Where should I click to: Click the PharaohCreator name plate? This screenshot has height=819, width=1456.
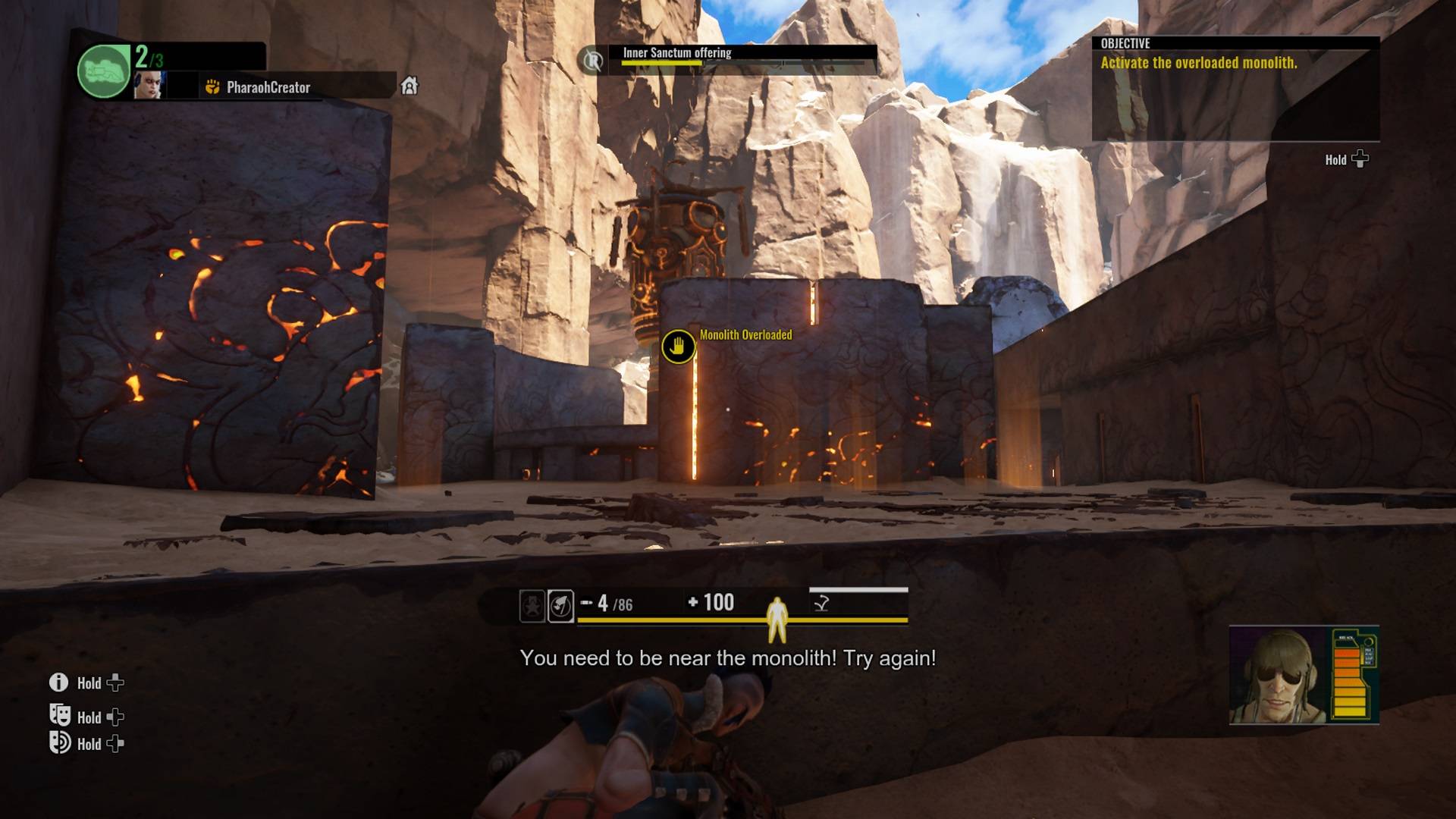click(x=268, y=87)
